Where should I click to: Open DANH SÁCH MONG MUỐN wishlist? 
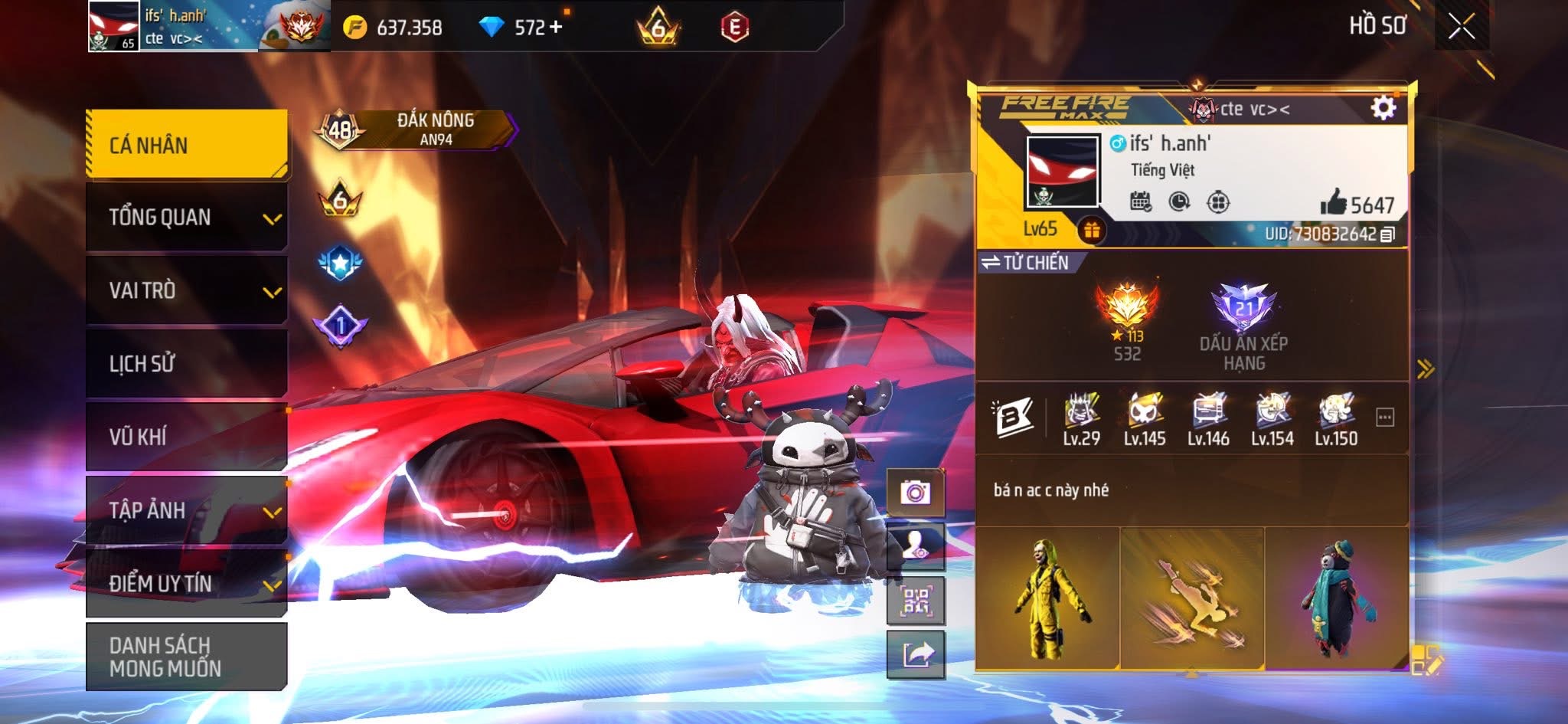187,657
